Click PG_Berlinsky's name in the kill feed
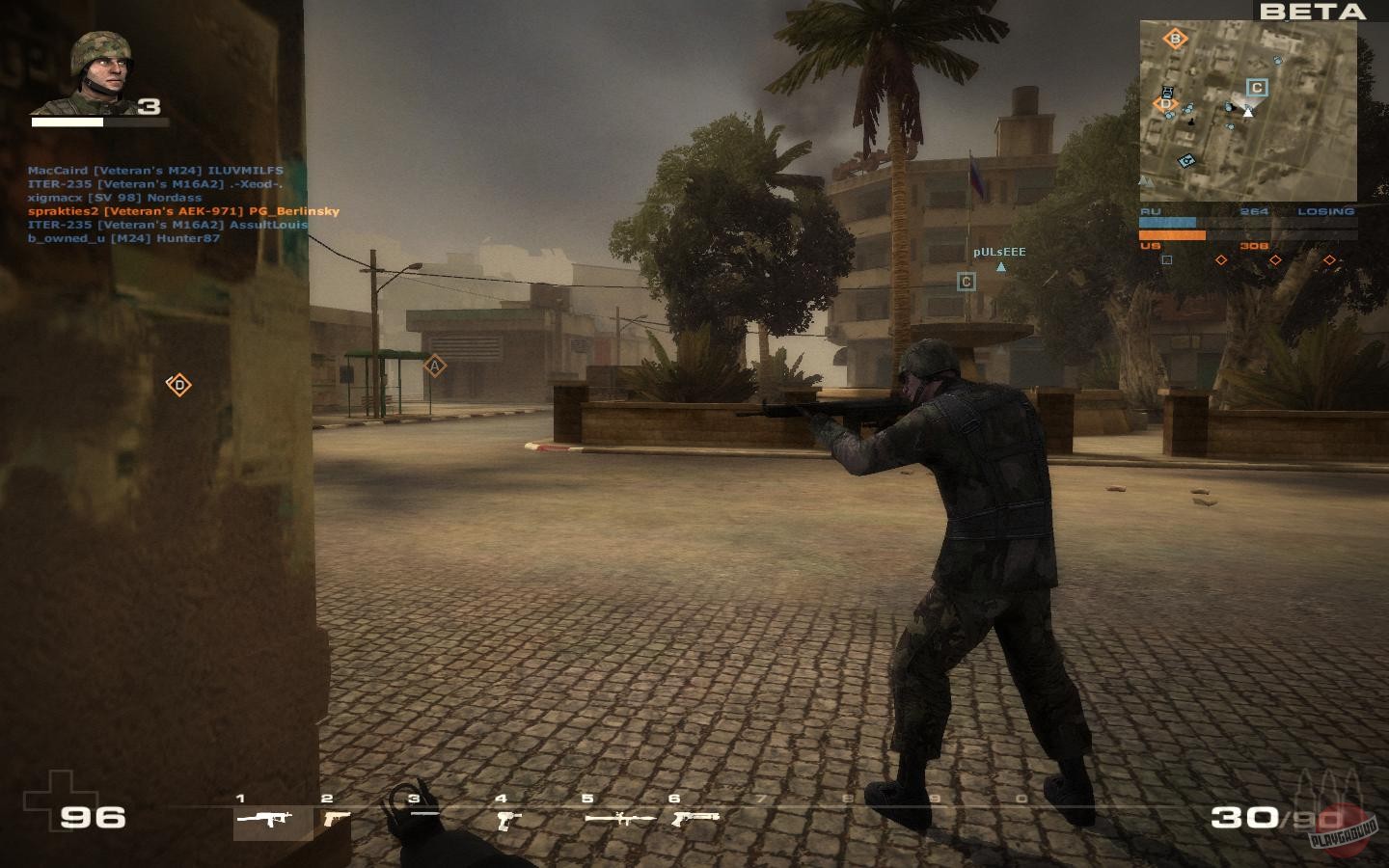Viewport: 1389px width, 868px height. pos(295,209)
